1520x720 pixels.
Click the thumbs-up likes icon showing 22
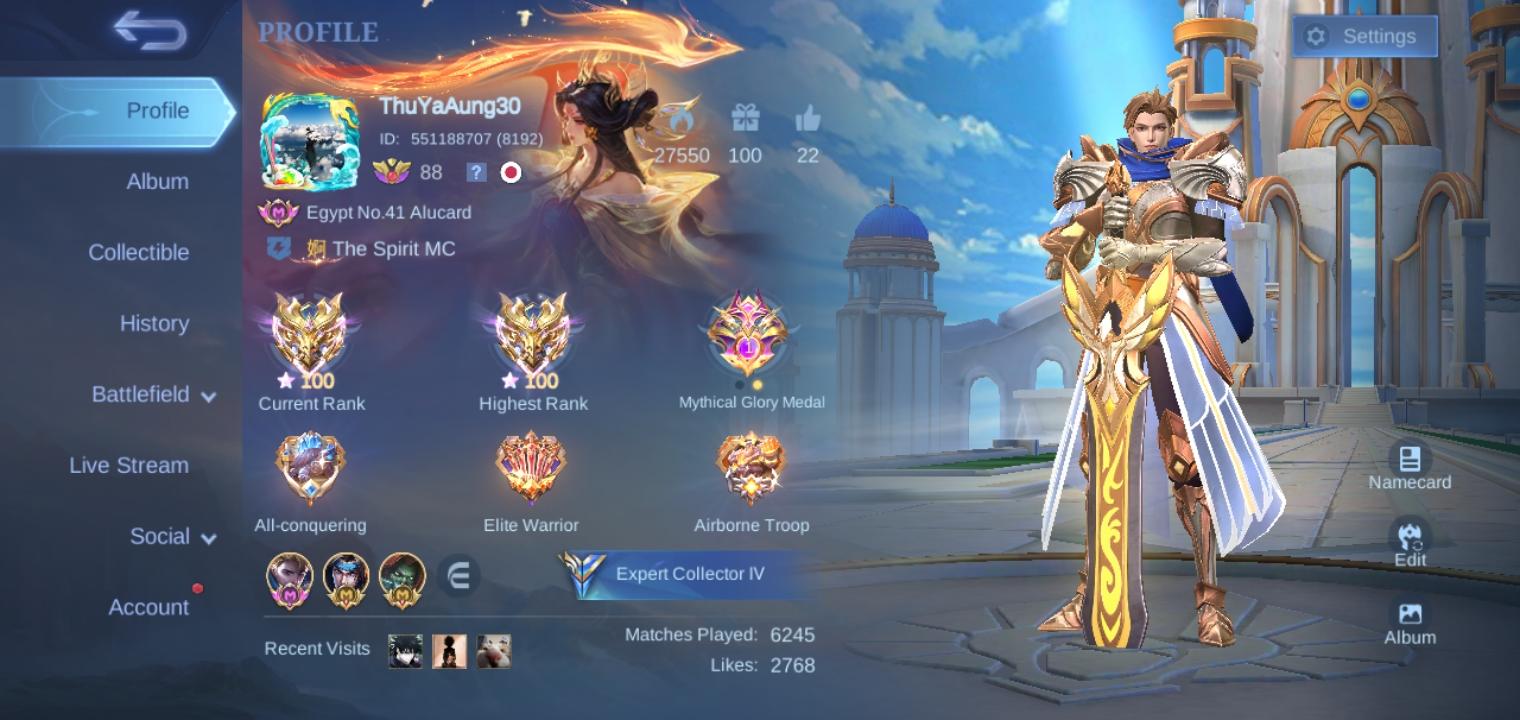point(806,118)
